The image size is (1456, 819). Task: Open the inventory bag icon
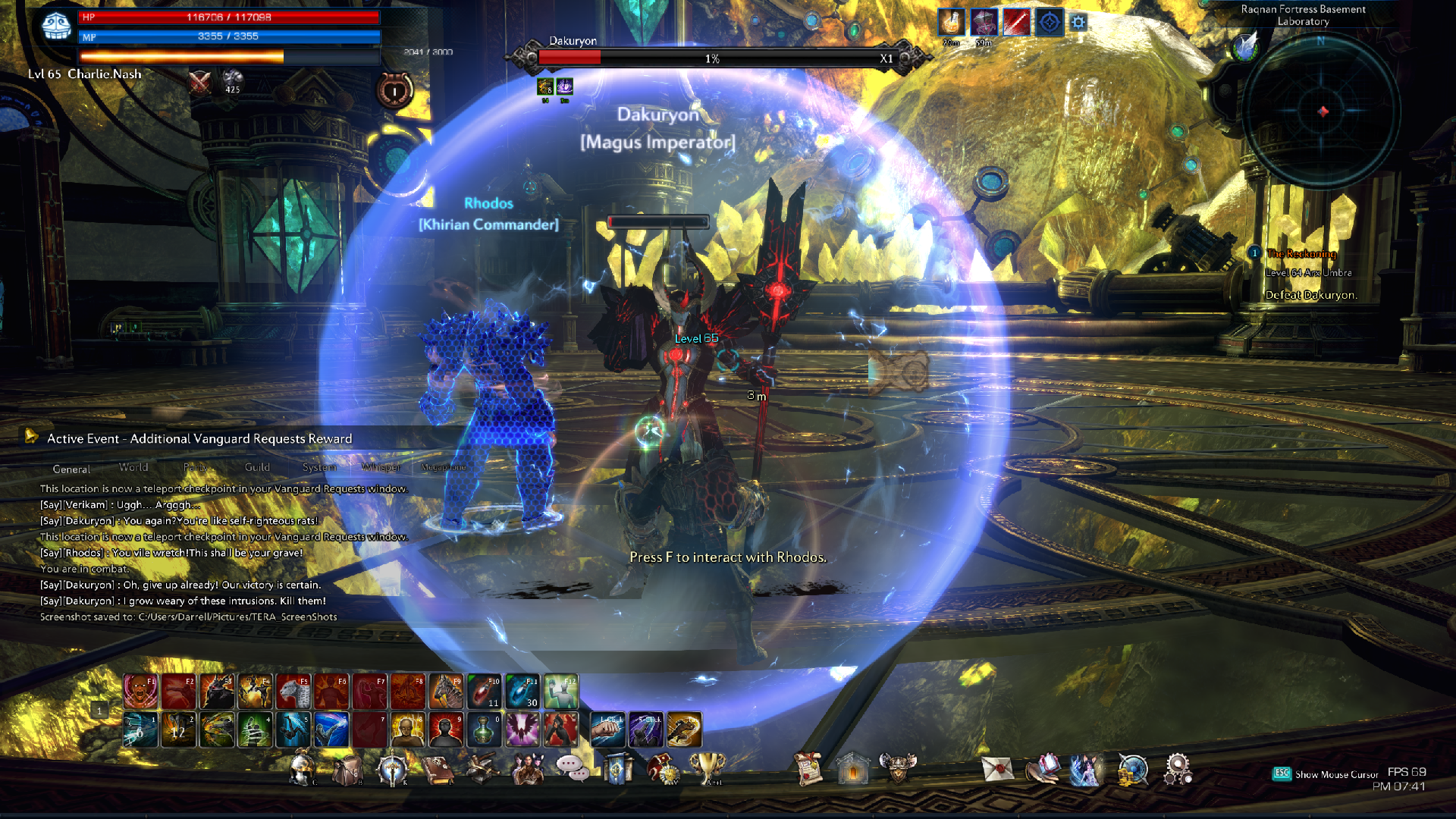pos(347,769)
